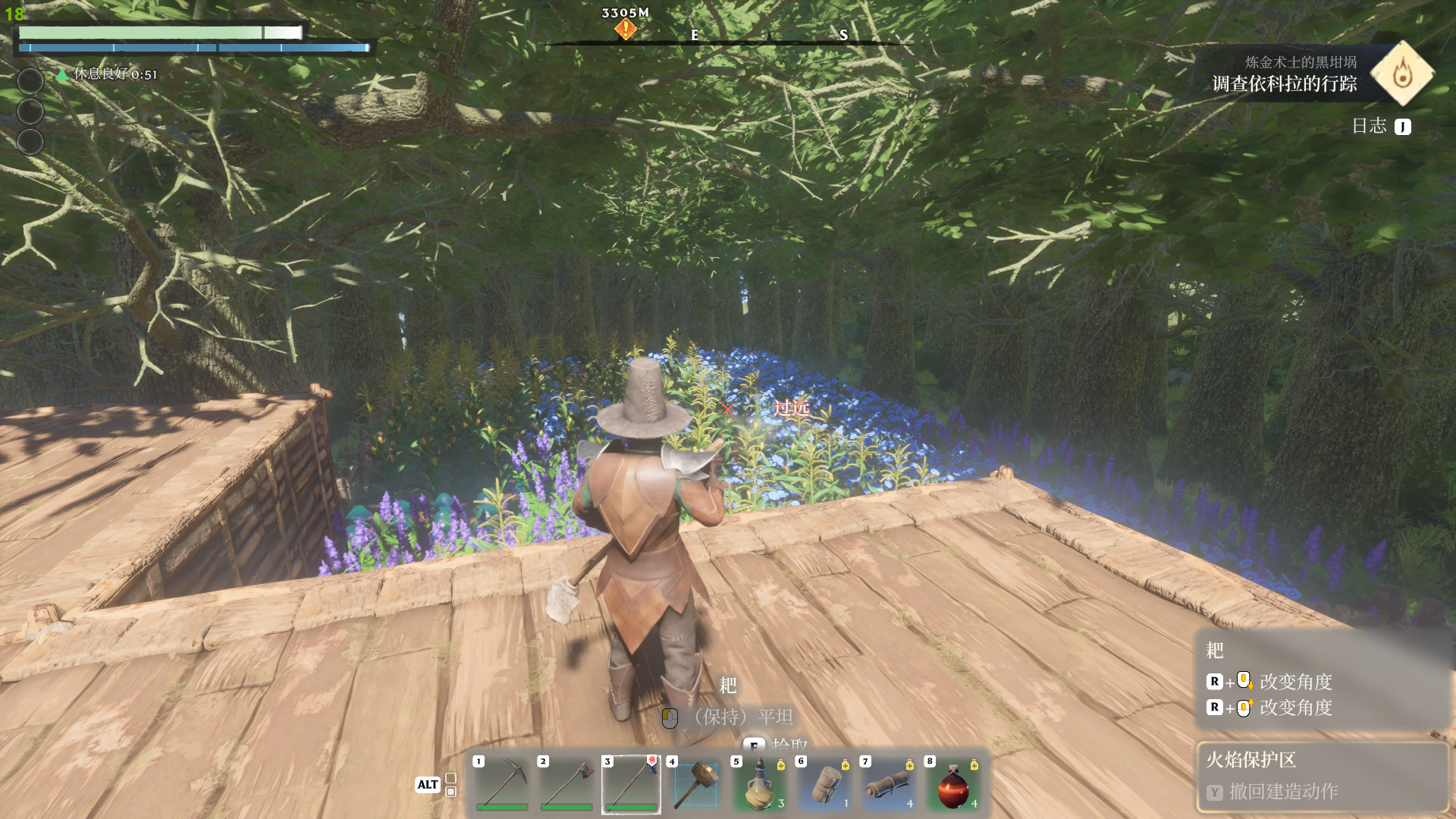Inspect the 休息良好 rested buff icon

tap(63, 74)
